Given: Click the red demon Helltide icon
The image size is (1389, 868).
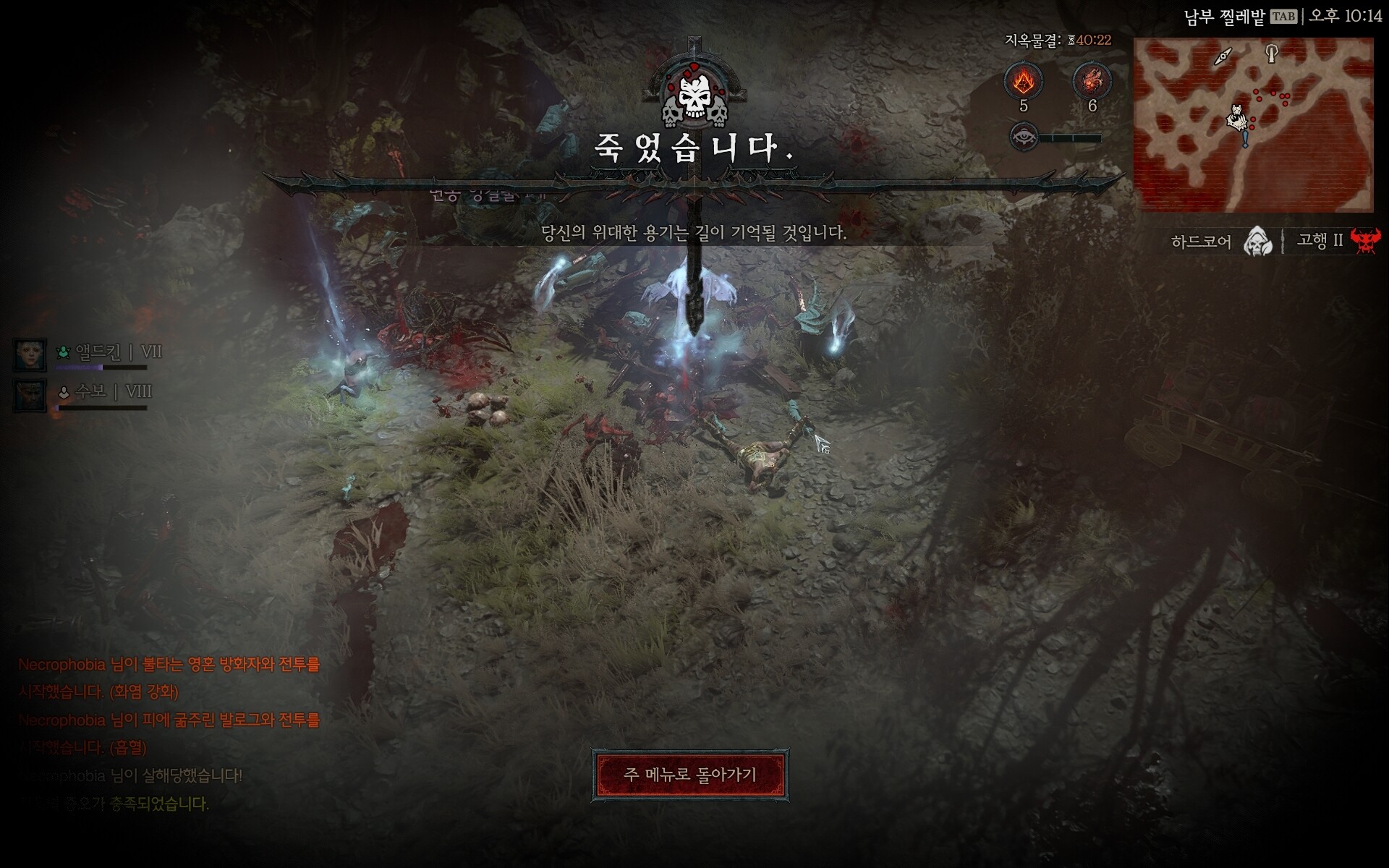Looking at the screenshot, I should 1092,81.
